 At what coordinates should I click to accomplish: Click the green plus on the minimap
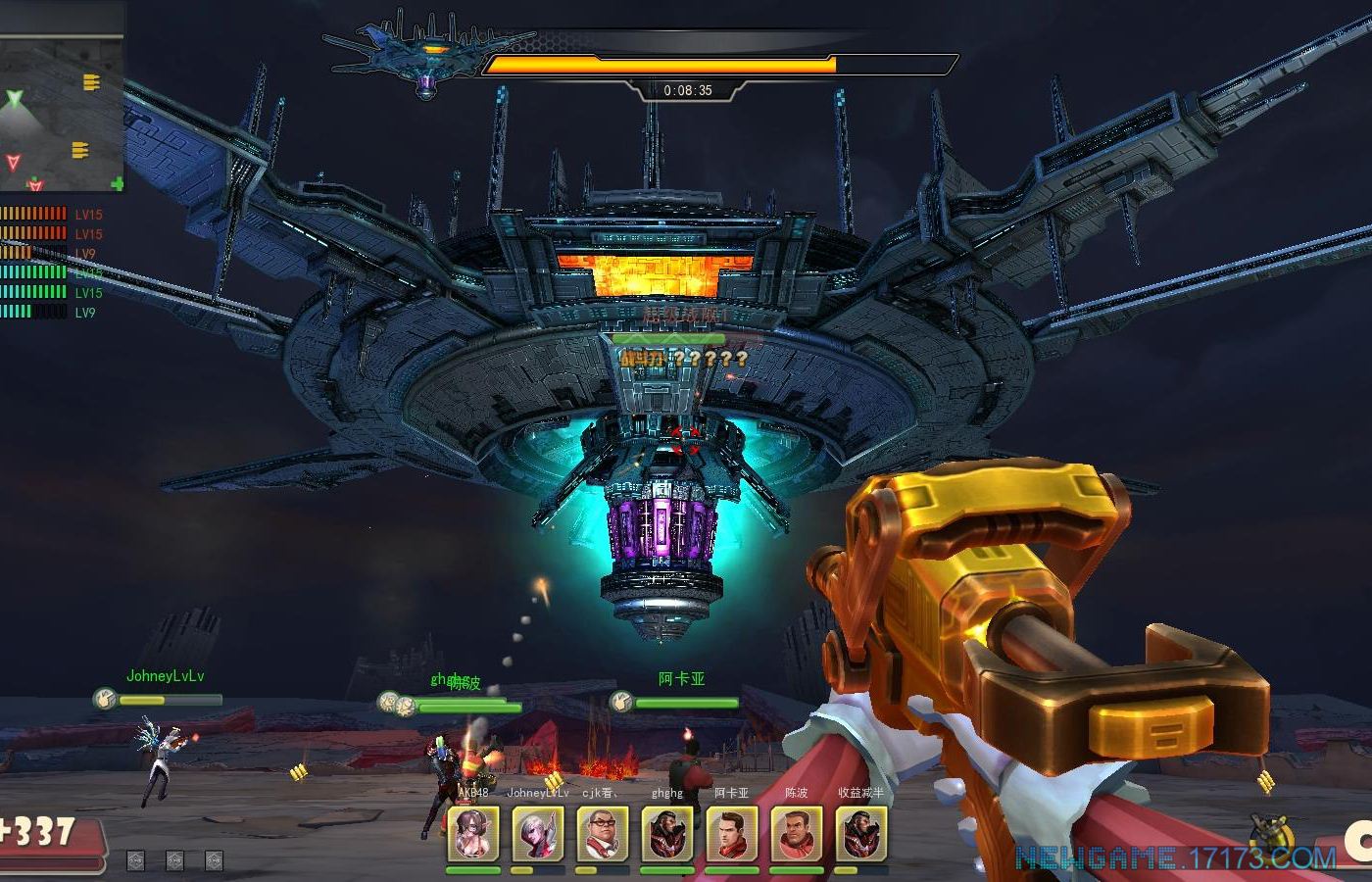(118, 184)
